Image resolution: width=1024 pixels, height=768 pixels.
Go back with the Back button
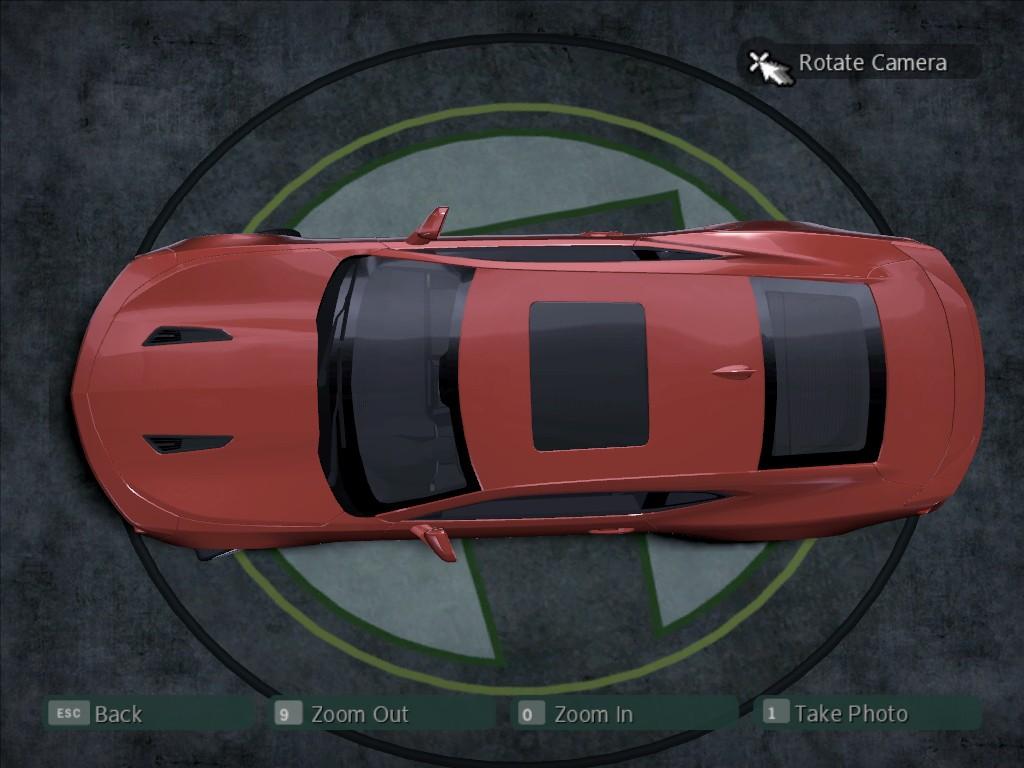coord(117,714)
